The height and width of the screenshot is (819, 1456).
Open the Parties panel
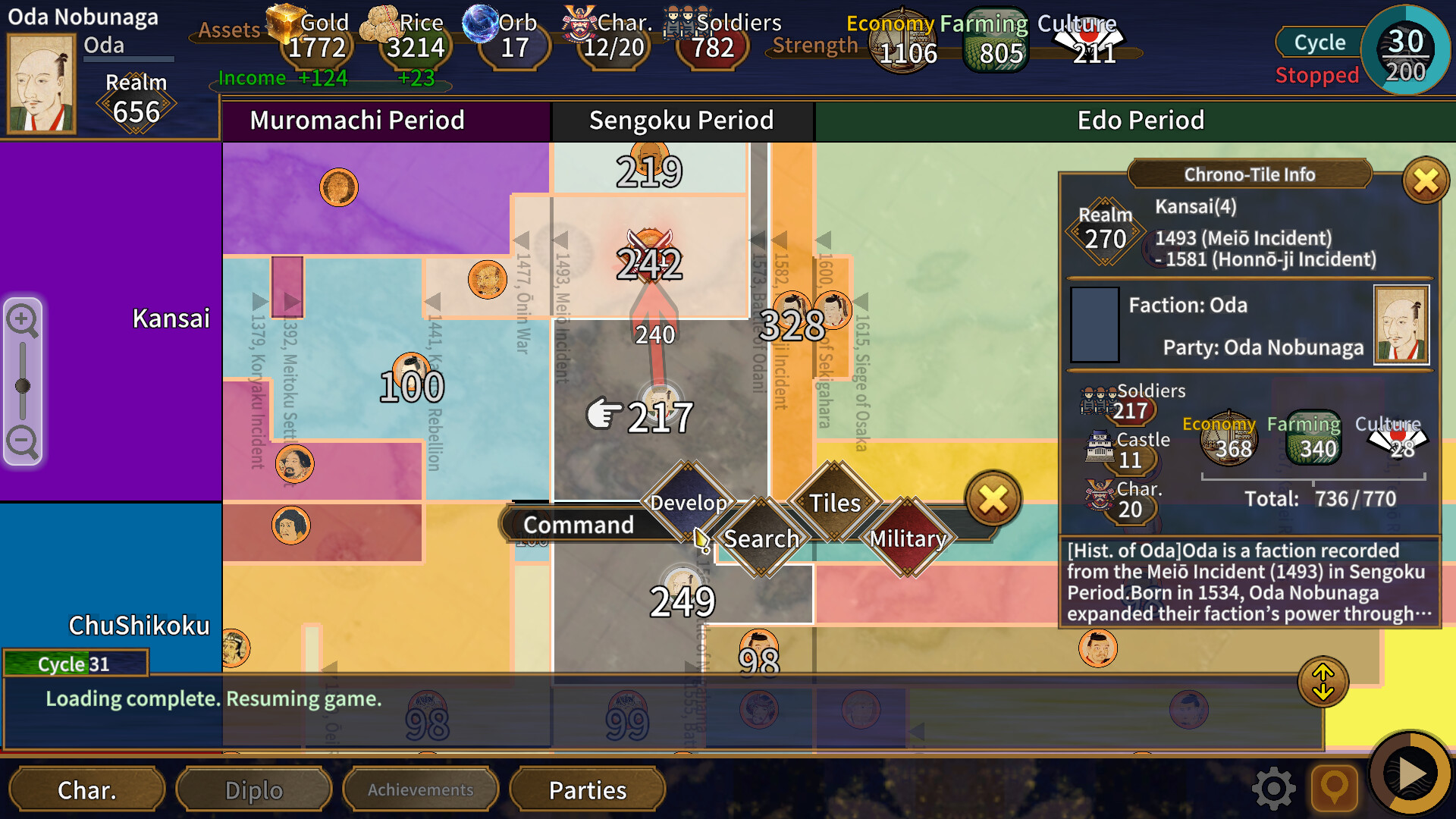click(x=588, y=789)
